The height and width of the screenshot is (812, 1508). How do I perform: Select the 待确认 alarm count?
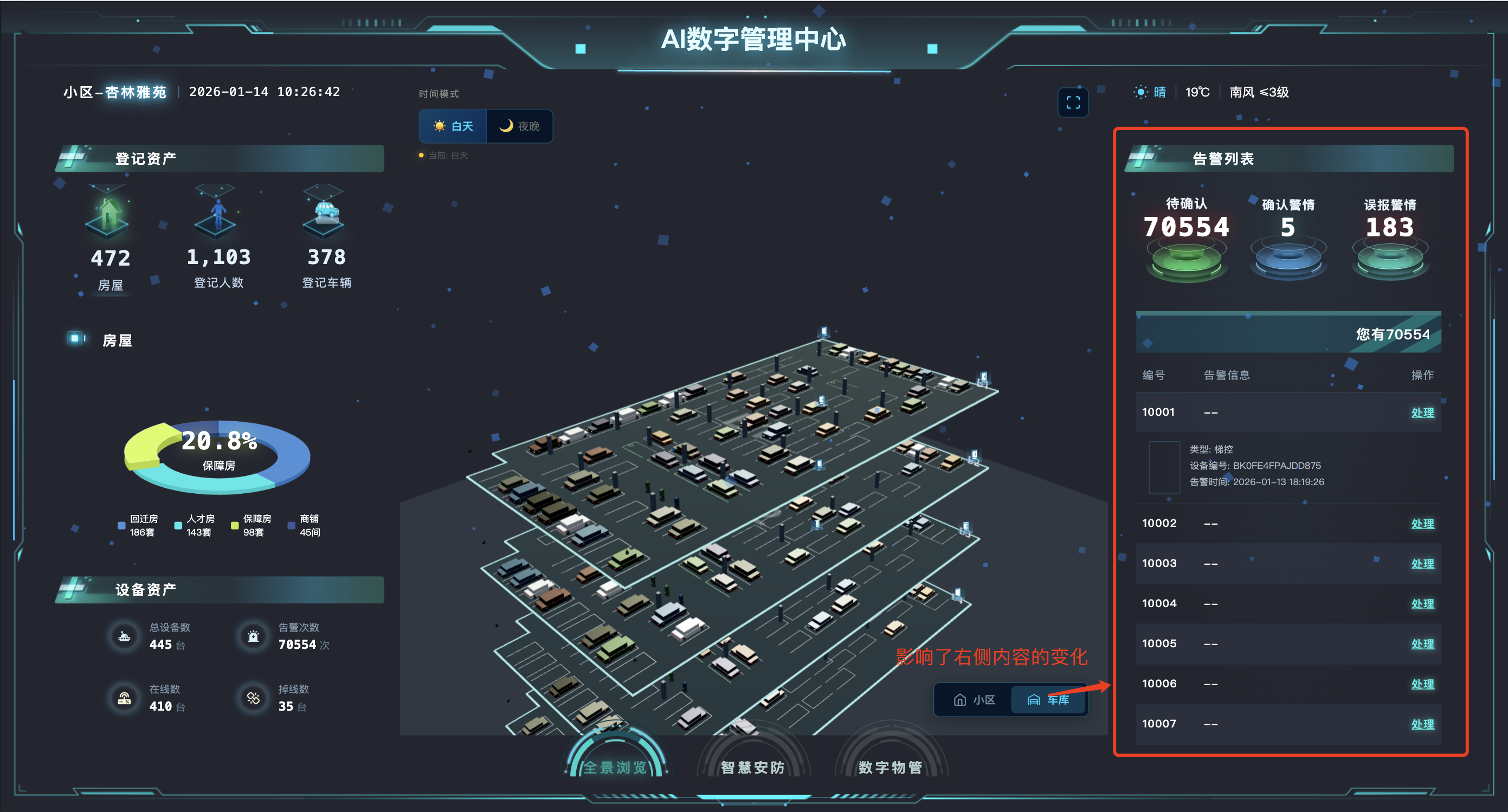pos(1186,227)
